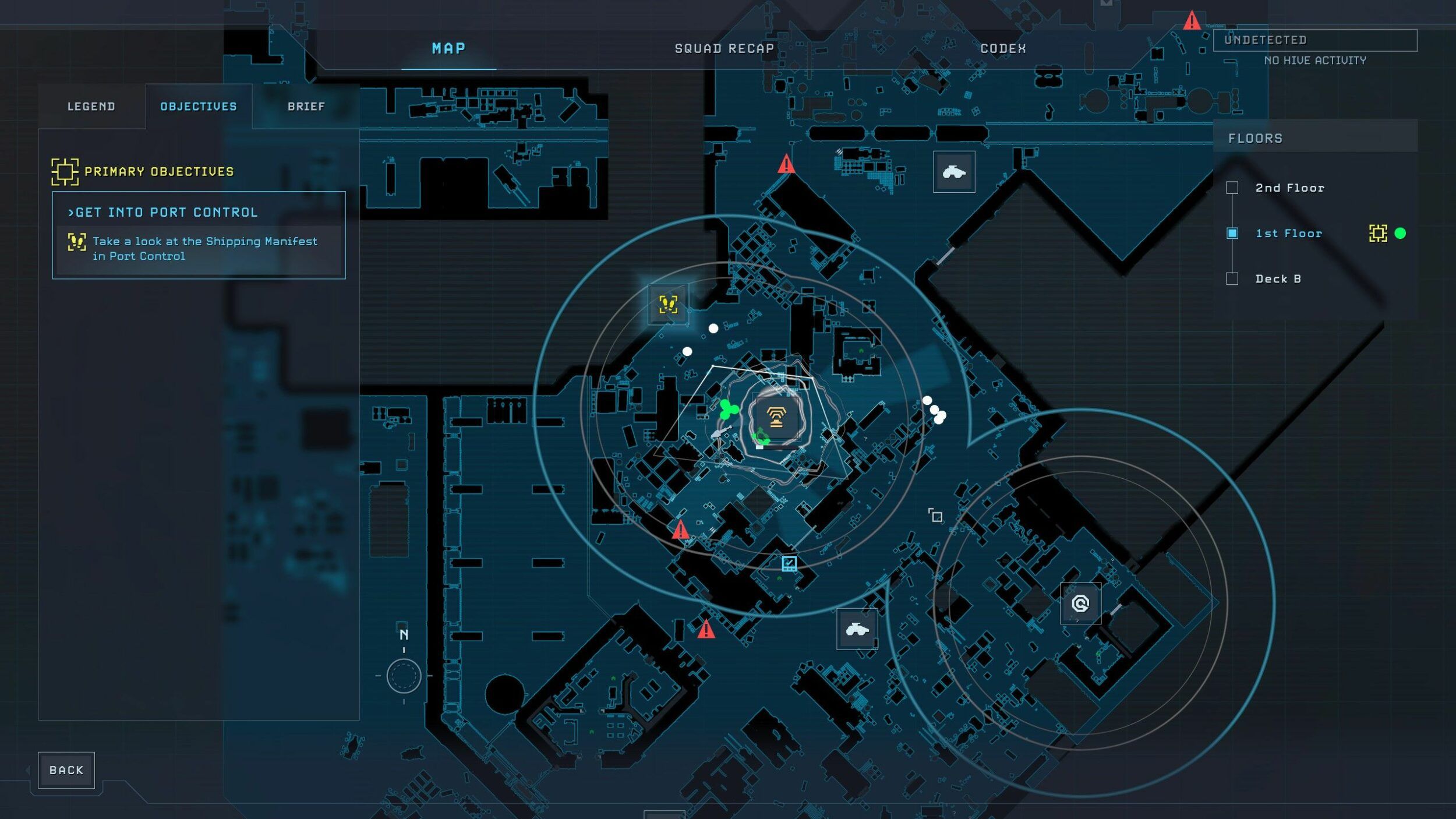This screenshot has height=819, width=1456.
Task: Switch to the Squad Recap tab
Action: (724, 49)
